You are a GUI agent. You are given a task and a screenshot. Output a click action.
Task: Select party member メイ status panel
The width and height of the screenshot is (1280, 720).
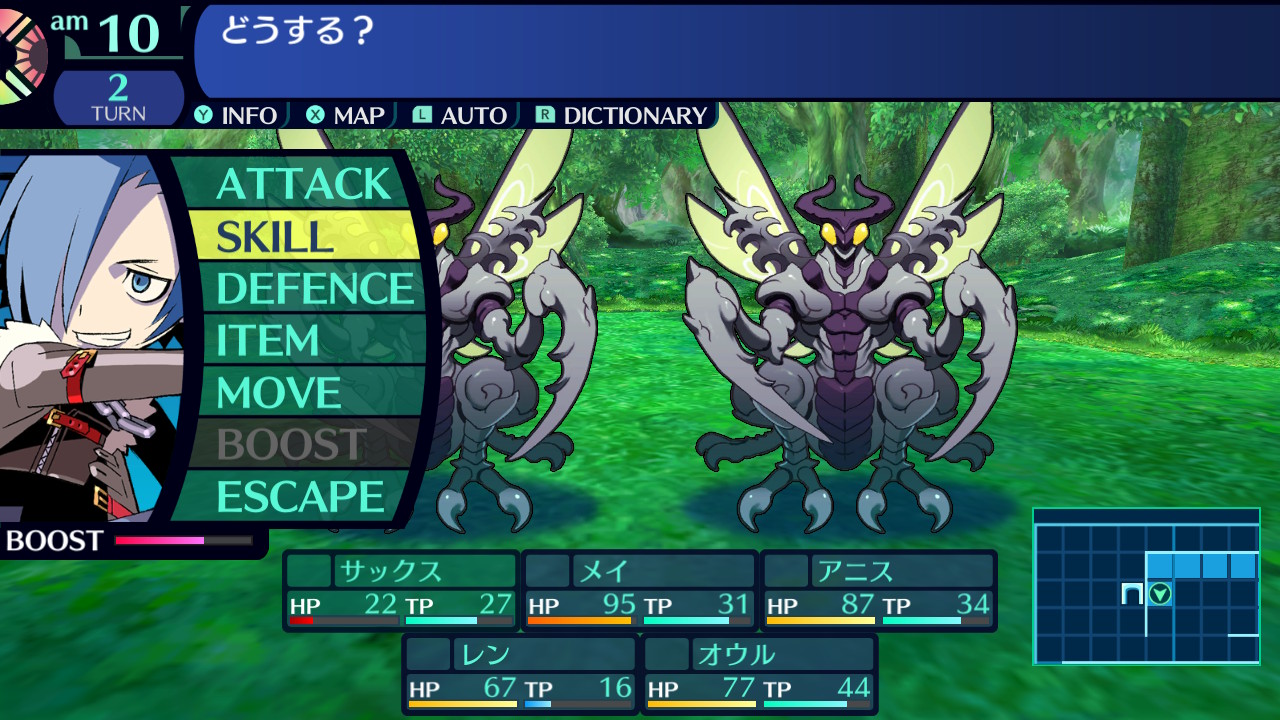(x=639, y=590)
